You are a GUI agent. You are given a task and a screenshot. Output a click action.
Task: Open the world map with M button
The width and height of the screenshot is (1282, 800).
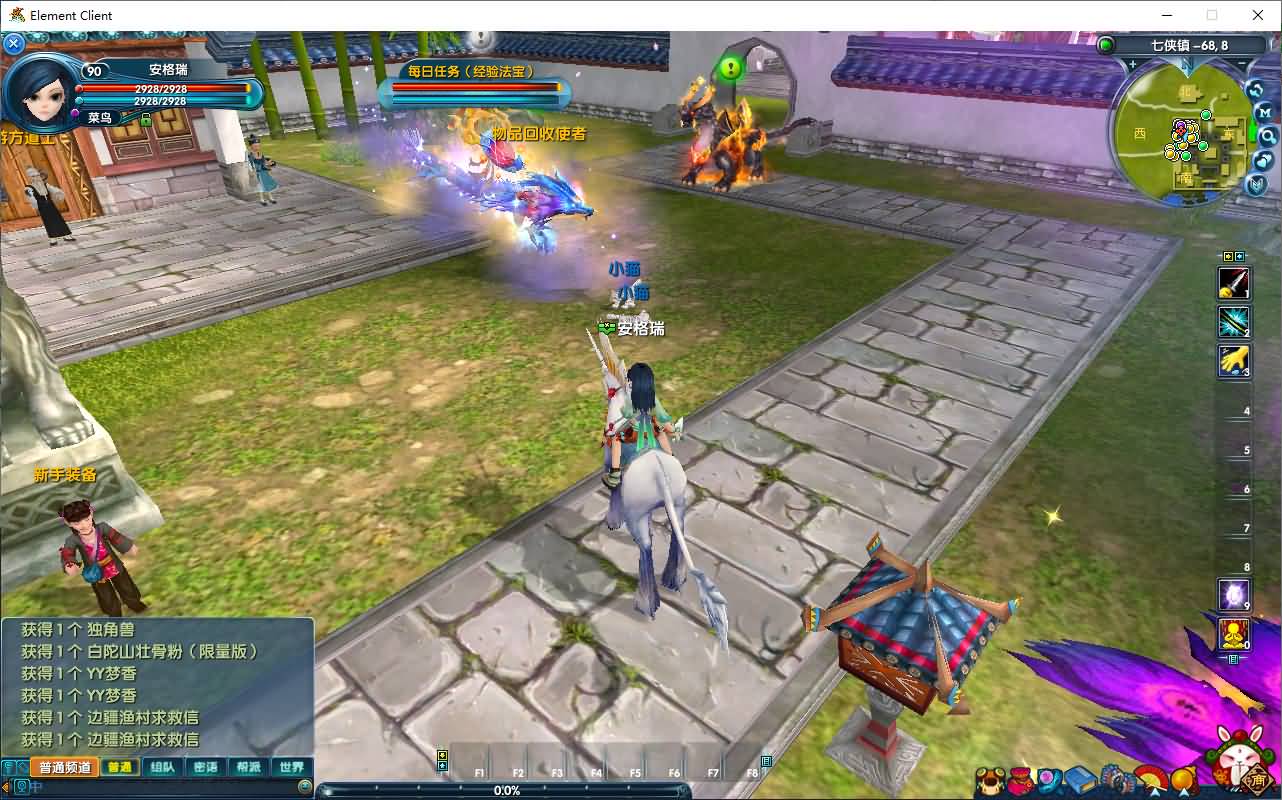tap(1266, 113)
